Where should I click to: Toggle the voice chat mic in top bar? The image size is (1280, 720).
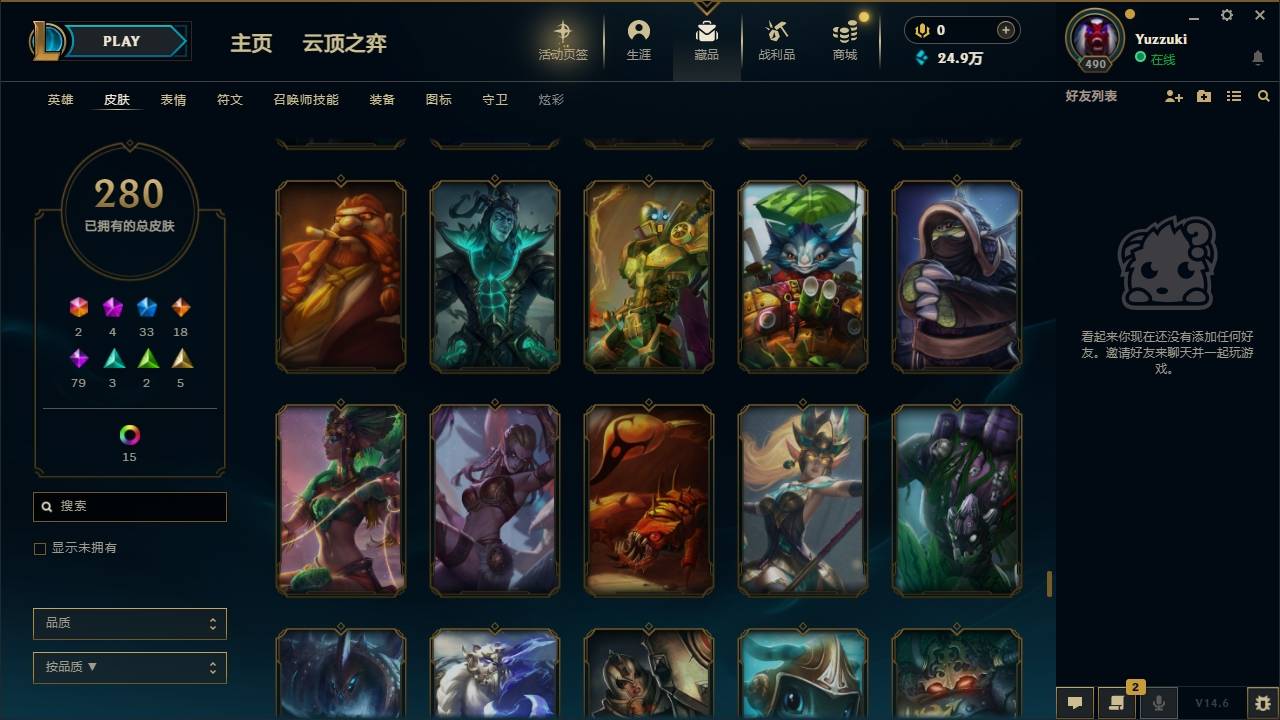click(x=920, y=30)
